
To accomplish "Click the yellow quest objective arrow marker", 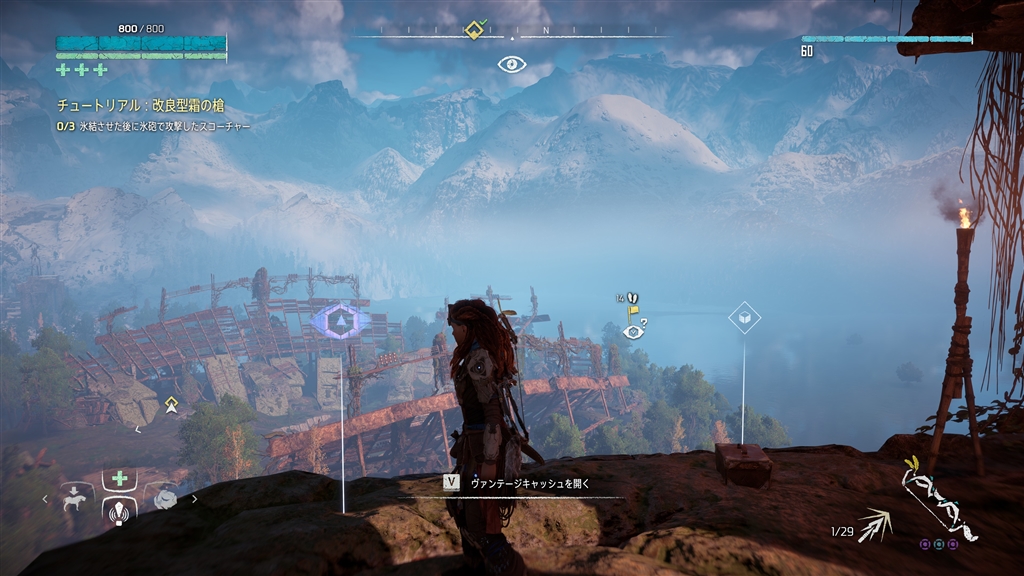I will click(x=172, y=404).
